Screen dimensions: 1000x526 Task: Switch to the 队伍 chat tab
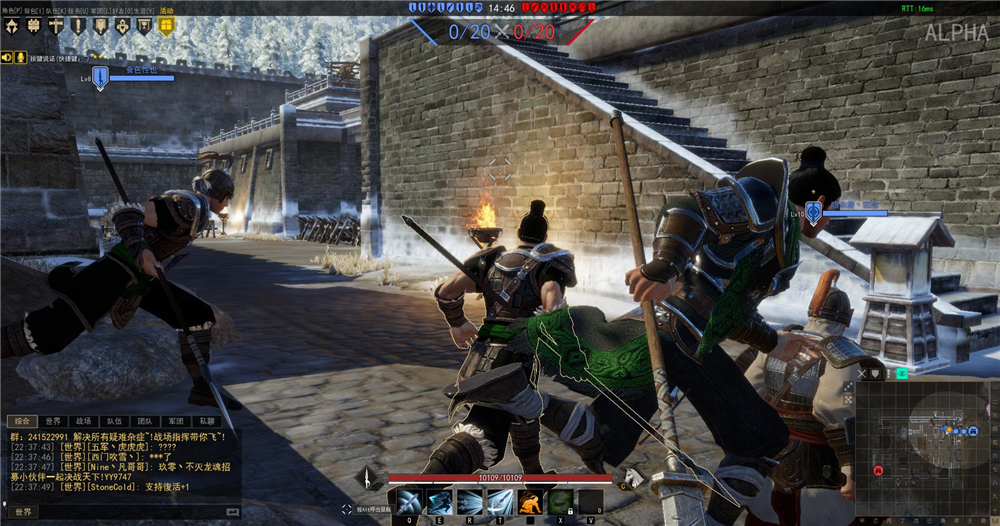tap(114, 421)
